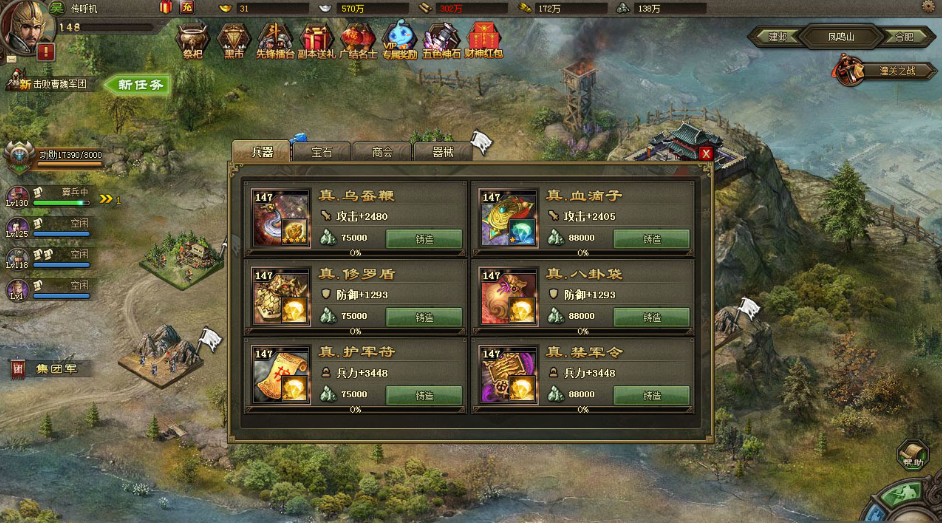
Task: Click the 新任务 new quest button
Action: (139, 85)
